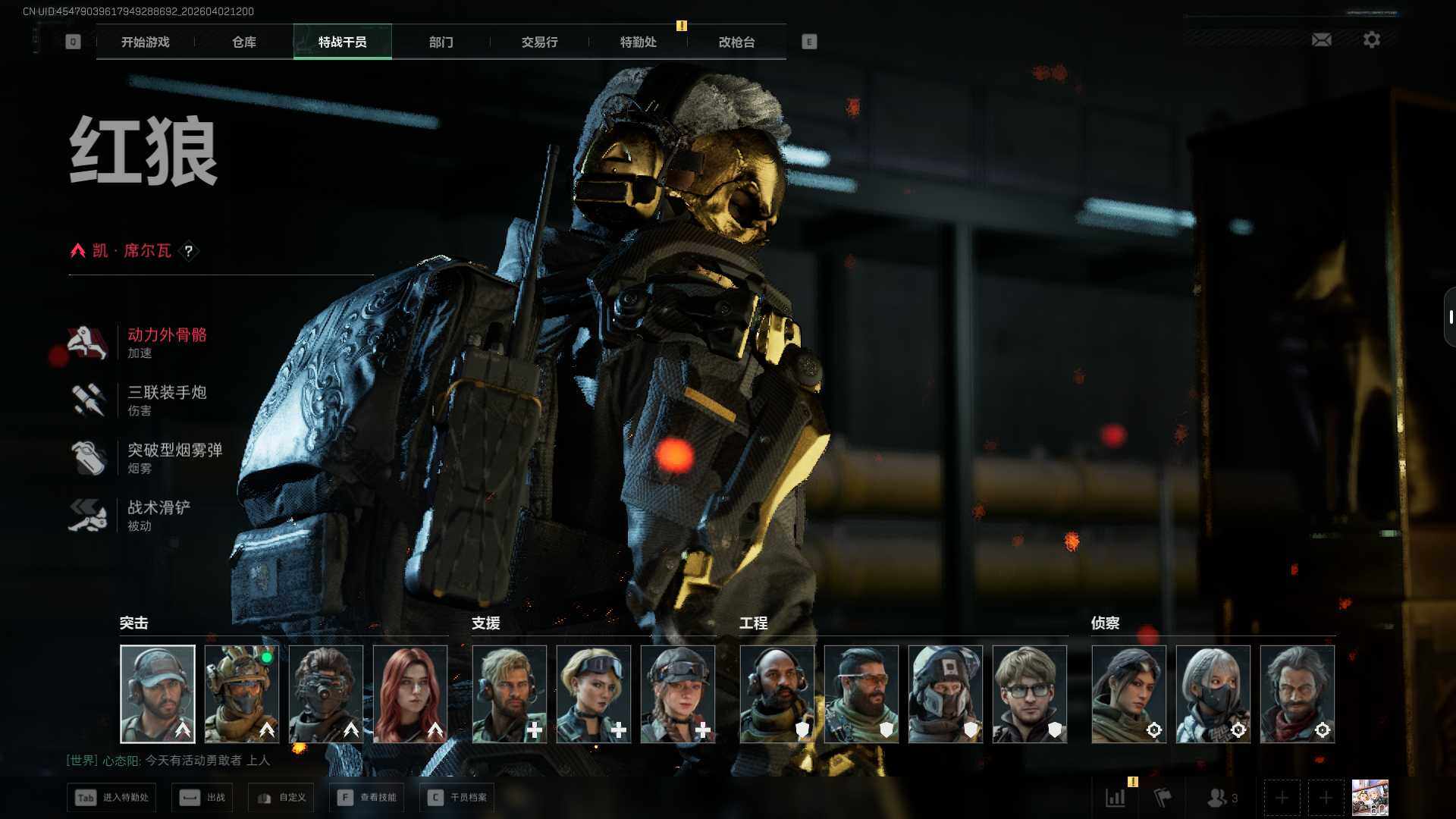Open the mail inbox envelope icon
This screenshot has width=1456, height=819.
click(1321, 39)
